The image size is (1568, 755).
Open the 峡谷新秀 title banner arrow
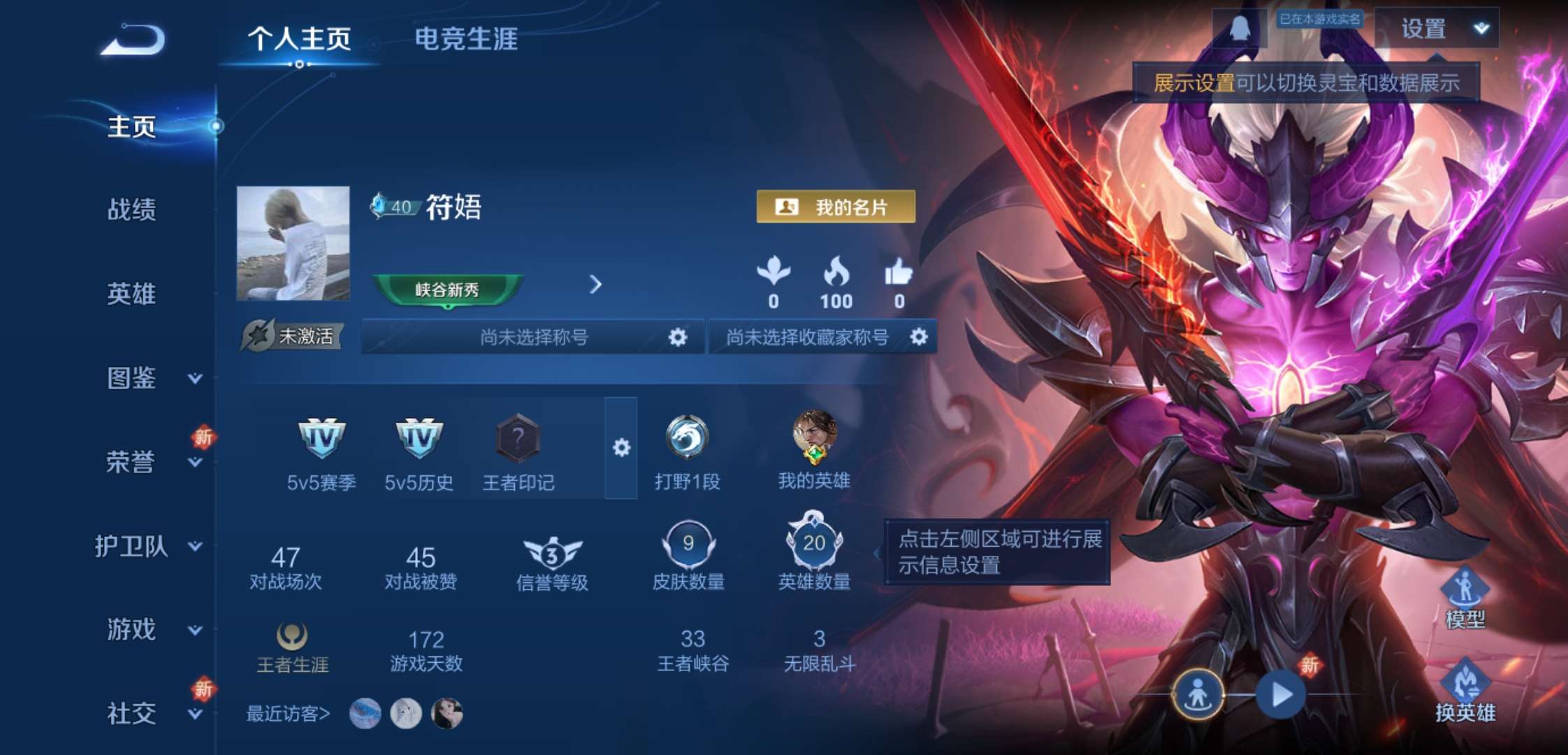click(595, 285)
